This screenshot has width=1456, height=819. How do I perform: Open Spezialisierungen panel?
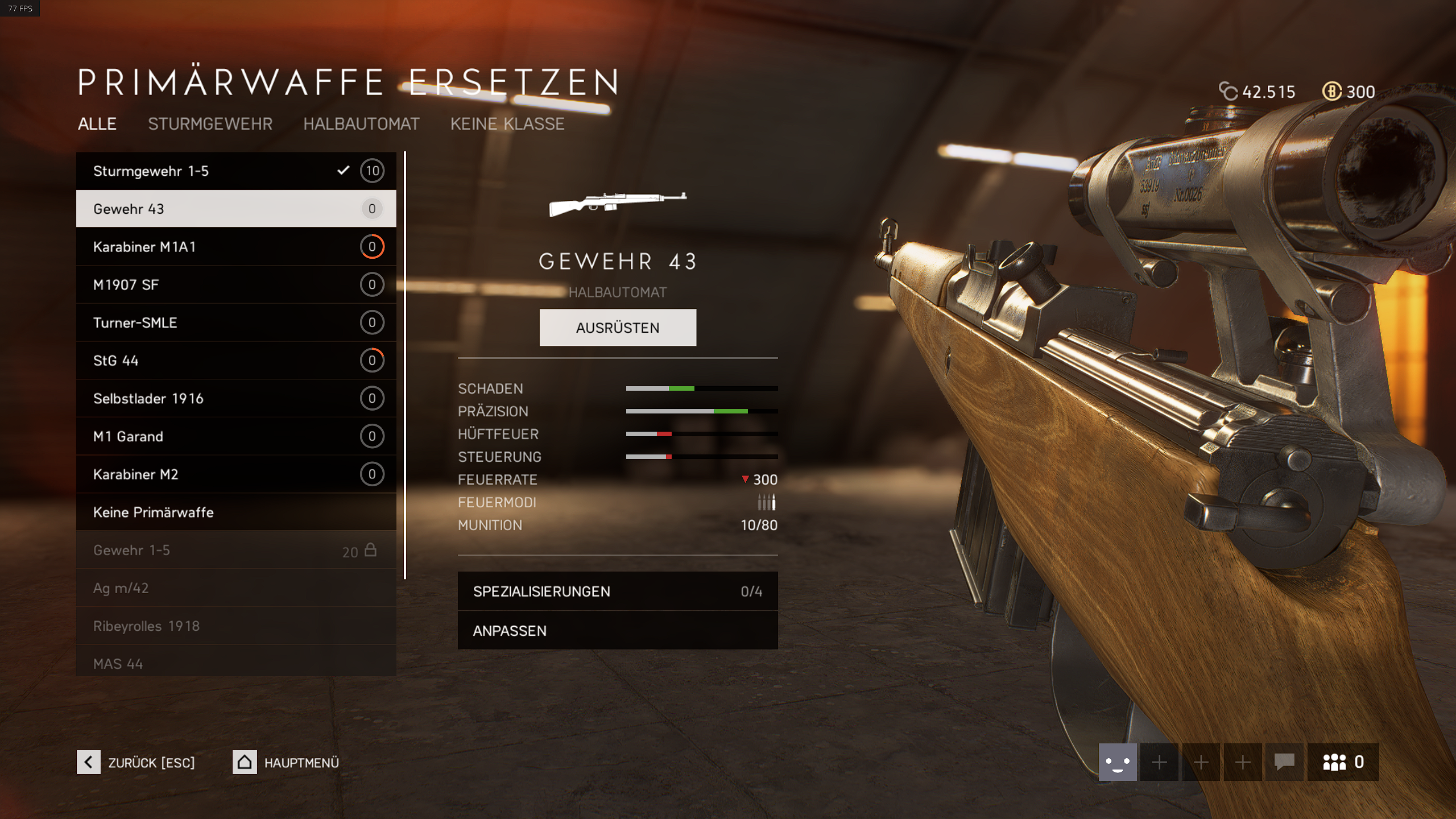[617, 591]
